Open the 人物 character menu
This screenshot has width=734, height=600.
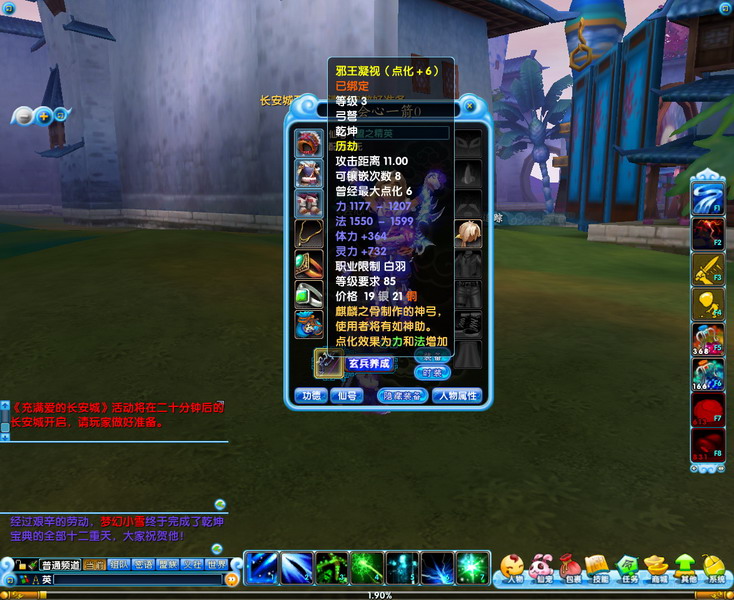pyautogui.click(x=514, y=568)
